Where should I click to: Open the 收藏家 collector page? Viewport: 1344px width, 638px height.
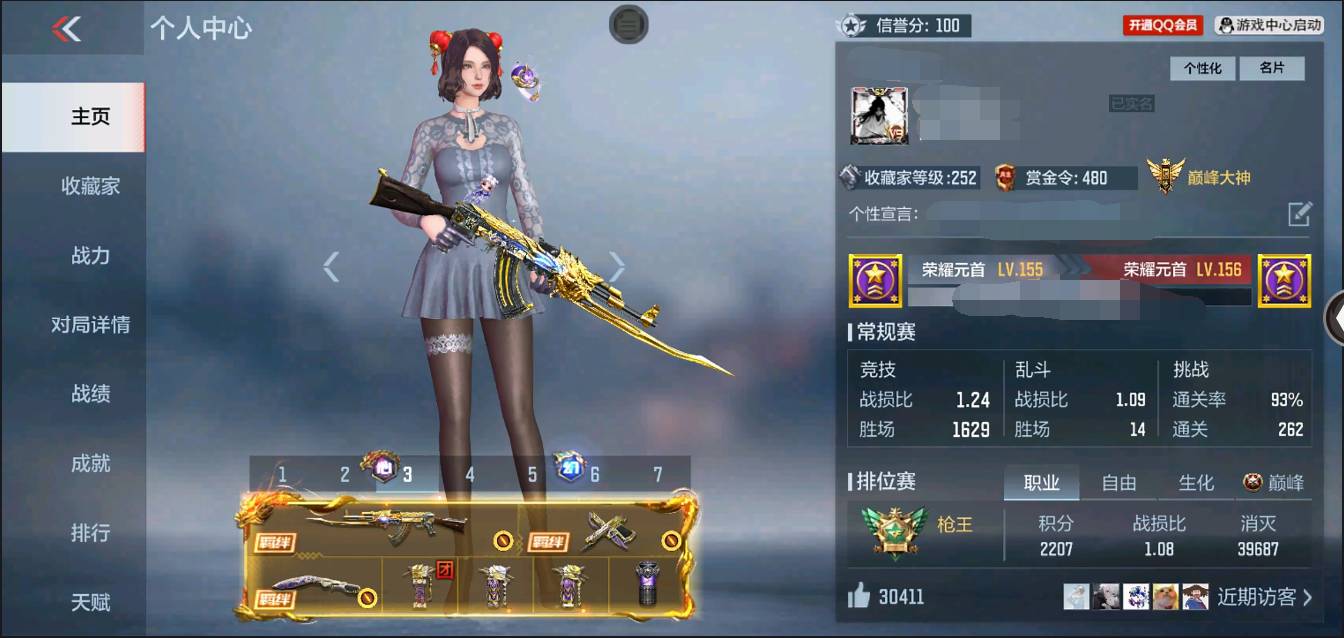click(x=90, y=186)
